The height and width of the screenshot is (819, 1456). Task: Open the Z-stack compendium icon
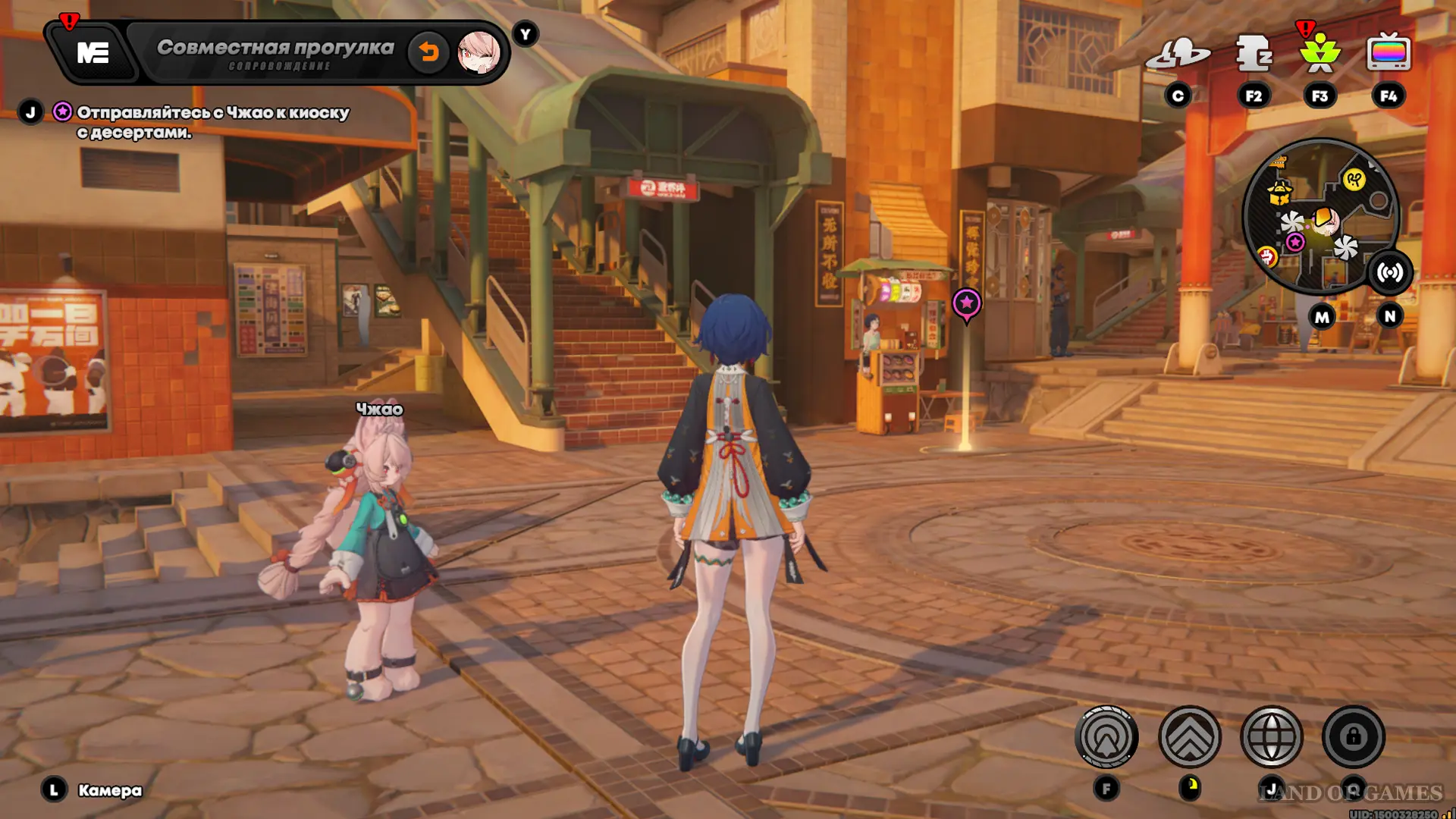(x=1253, y=54)
